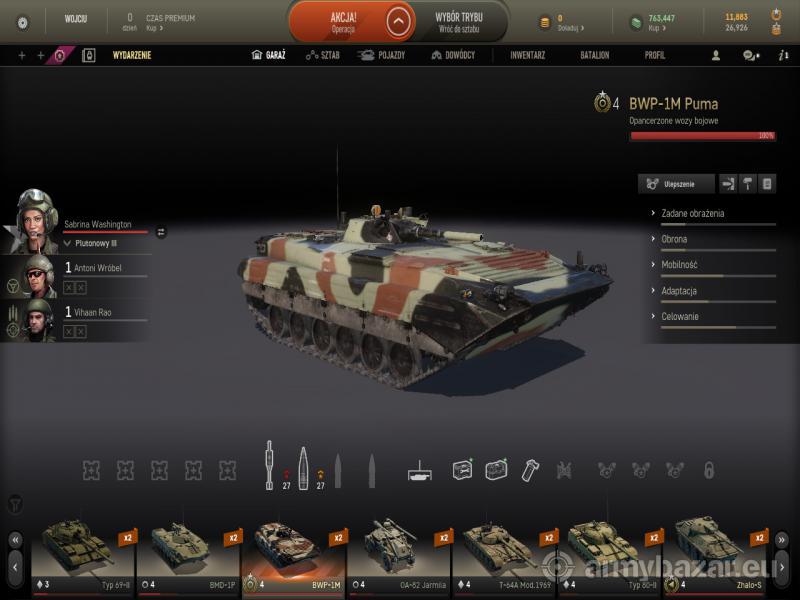Viewport: 800px width, 600px height.
Task: Click the Ulepszenie upgrade button
Action: 677,184
